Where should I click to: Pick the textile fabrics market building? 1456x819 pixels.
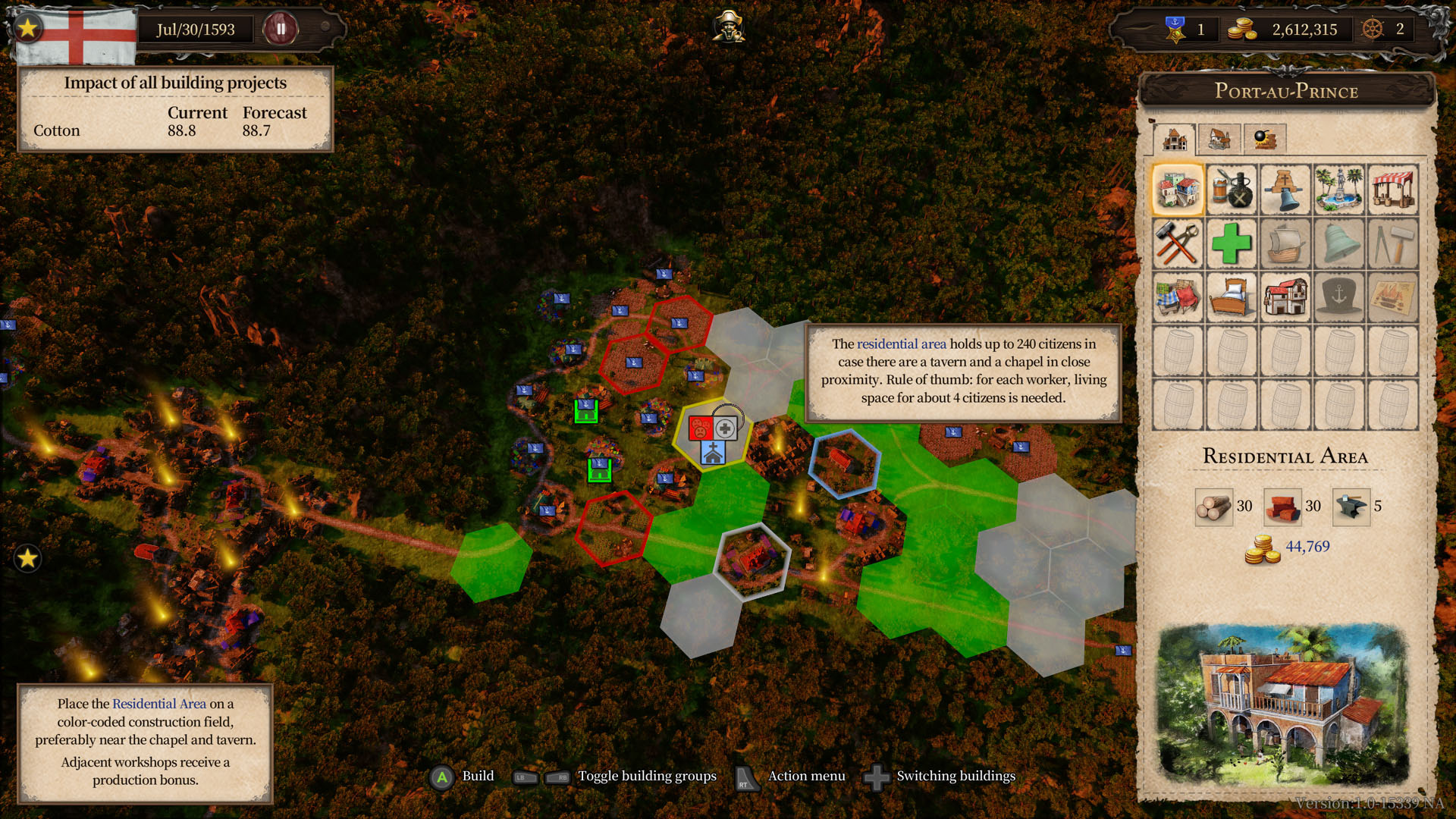(x=1178, y=297)
